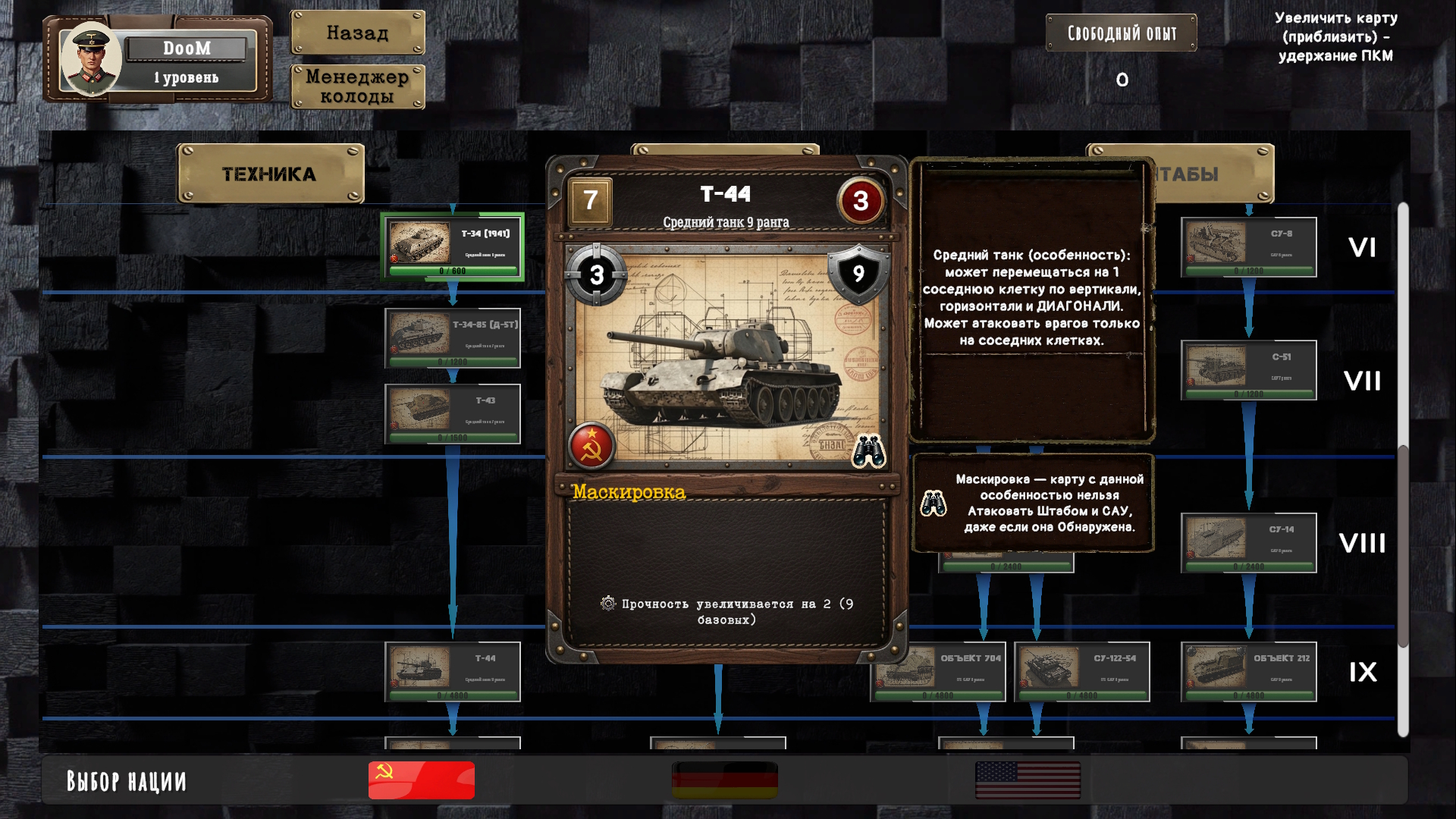Go back with the Назад button
Viewport: 1456px width, 819px height.
tap(357, 33)
